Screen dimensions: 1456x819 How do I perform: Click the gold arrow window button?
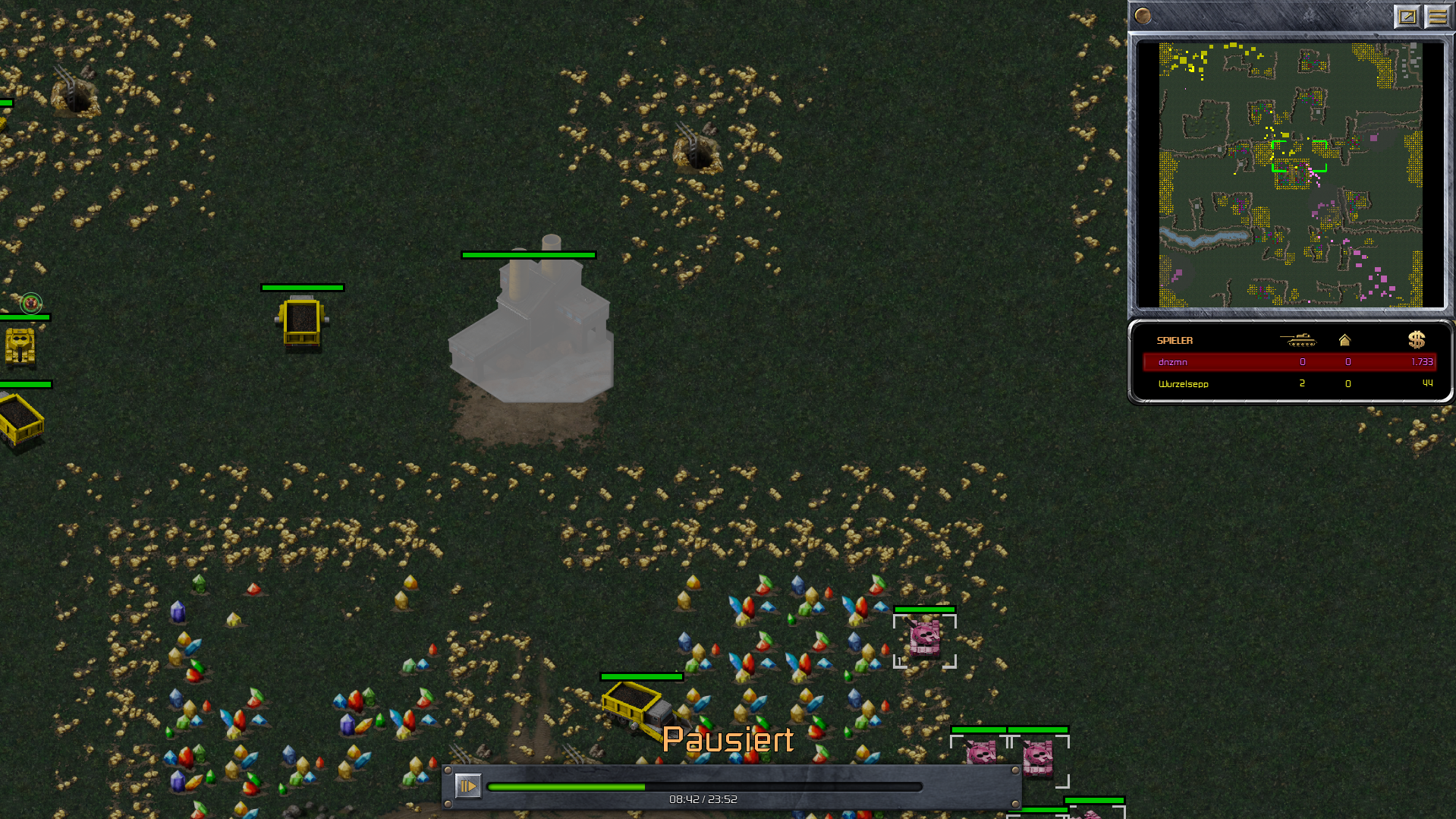[x=1407, y=16]
